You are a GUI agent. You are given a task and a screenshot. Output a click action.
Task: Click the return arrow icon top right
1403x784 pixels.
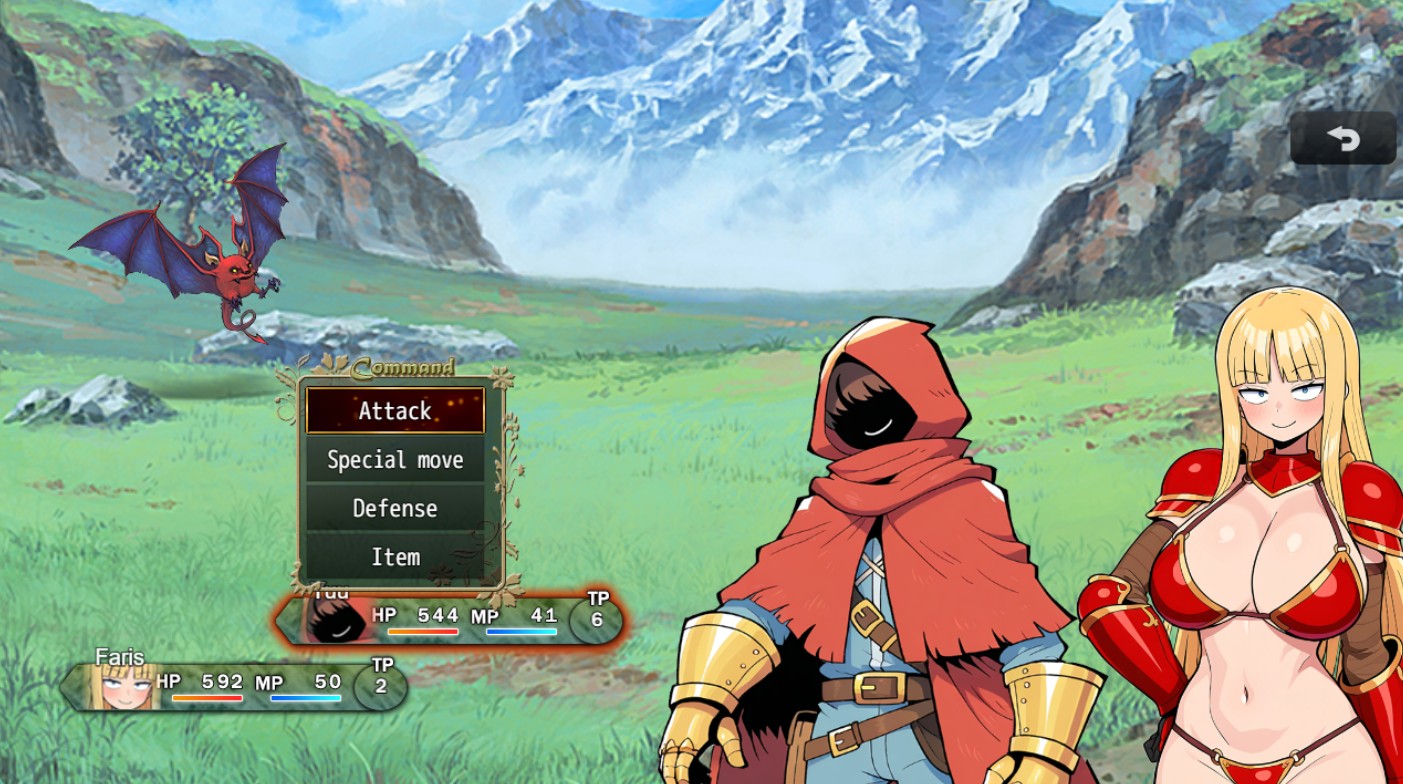[x=1344, y=139]
